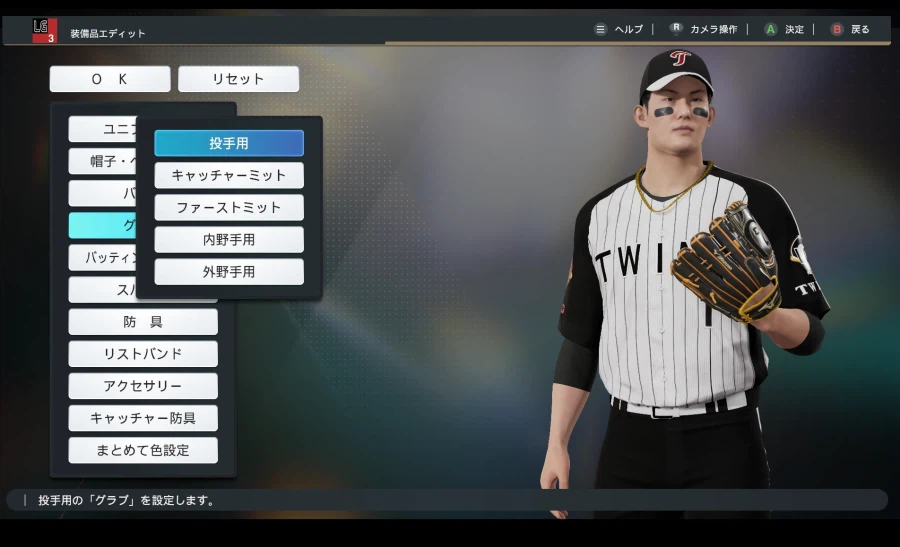Select 外野手用 outfielder glove
This screenshot has height=547, width=900.
[229, 271]
